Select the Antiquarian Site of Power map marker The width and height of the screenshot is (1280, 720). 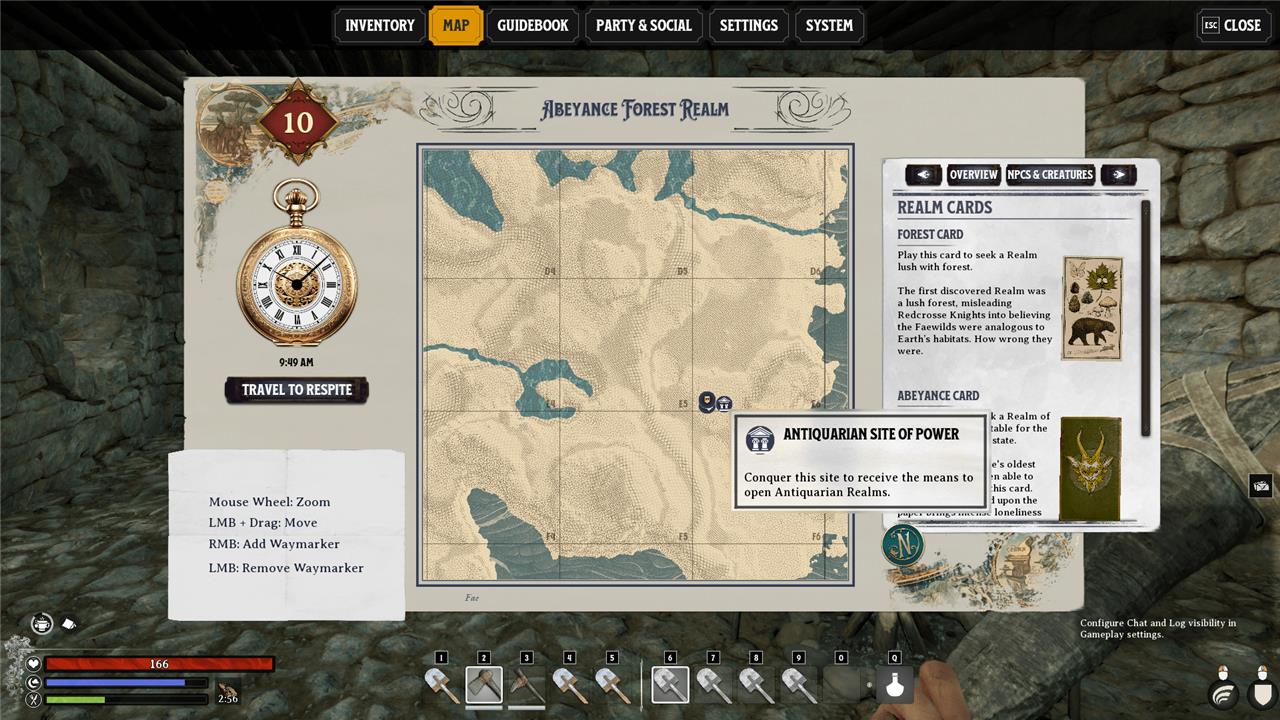coord(724,403)
